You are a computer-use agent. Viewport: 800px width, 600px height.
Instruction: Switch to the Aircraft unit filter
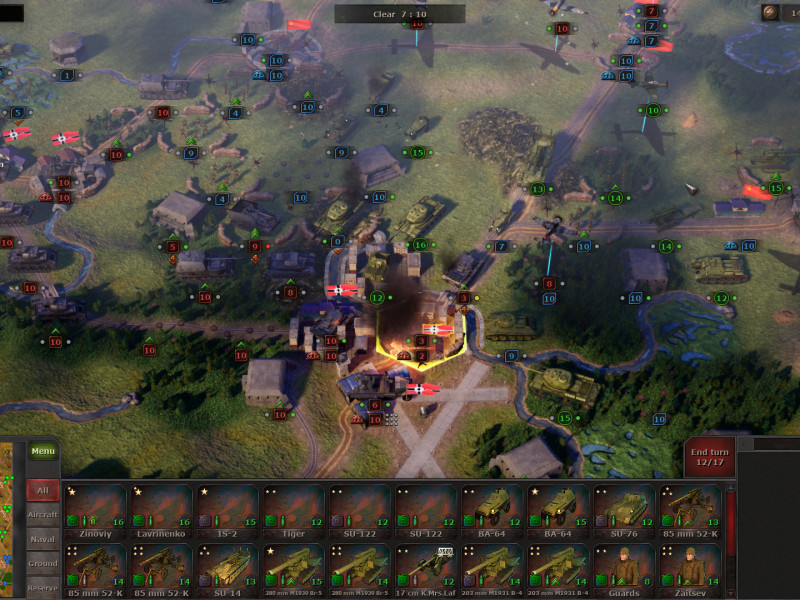click(x=43, y=514)
